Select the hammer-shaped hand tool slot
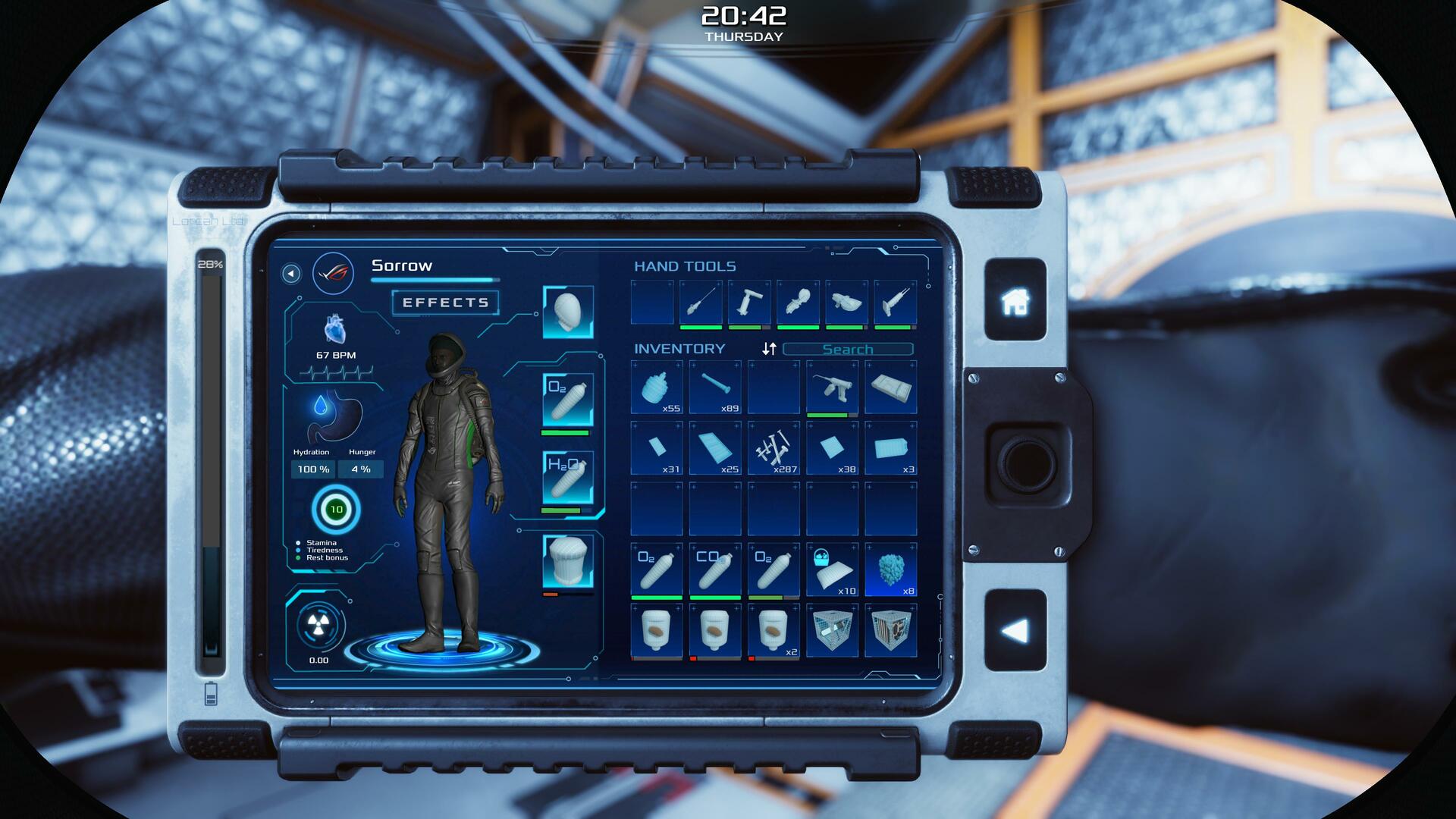Viewport: 1456px width, 819px height. point(749,303)
